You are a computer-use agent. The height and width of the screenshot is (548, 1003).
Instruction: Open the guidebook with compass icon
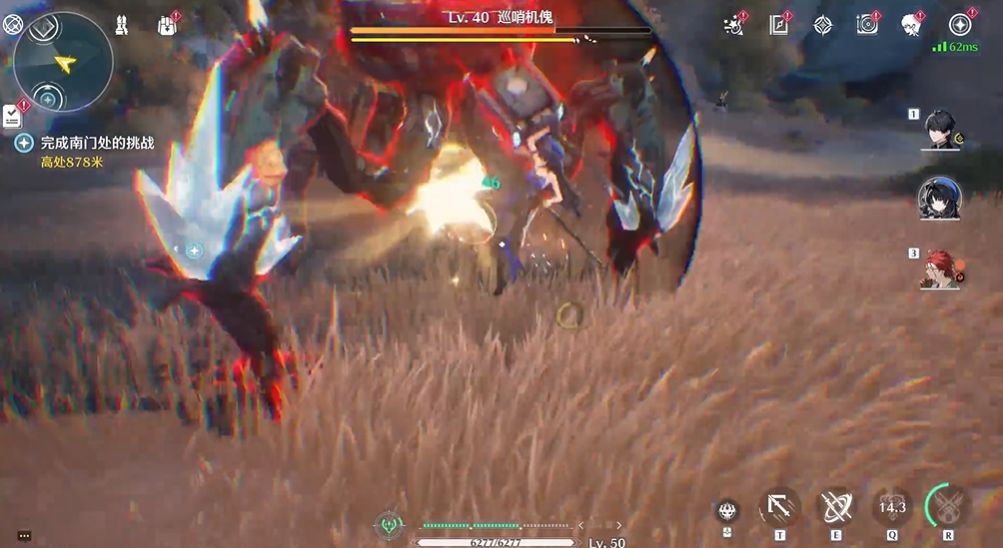pyautogui.click(x=779, y=26)
